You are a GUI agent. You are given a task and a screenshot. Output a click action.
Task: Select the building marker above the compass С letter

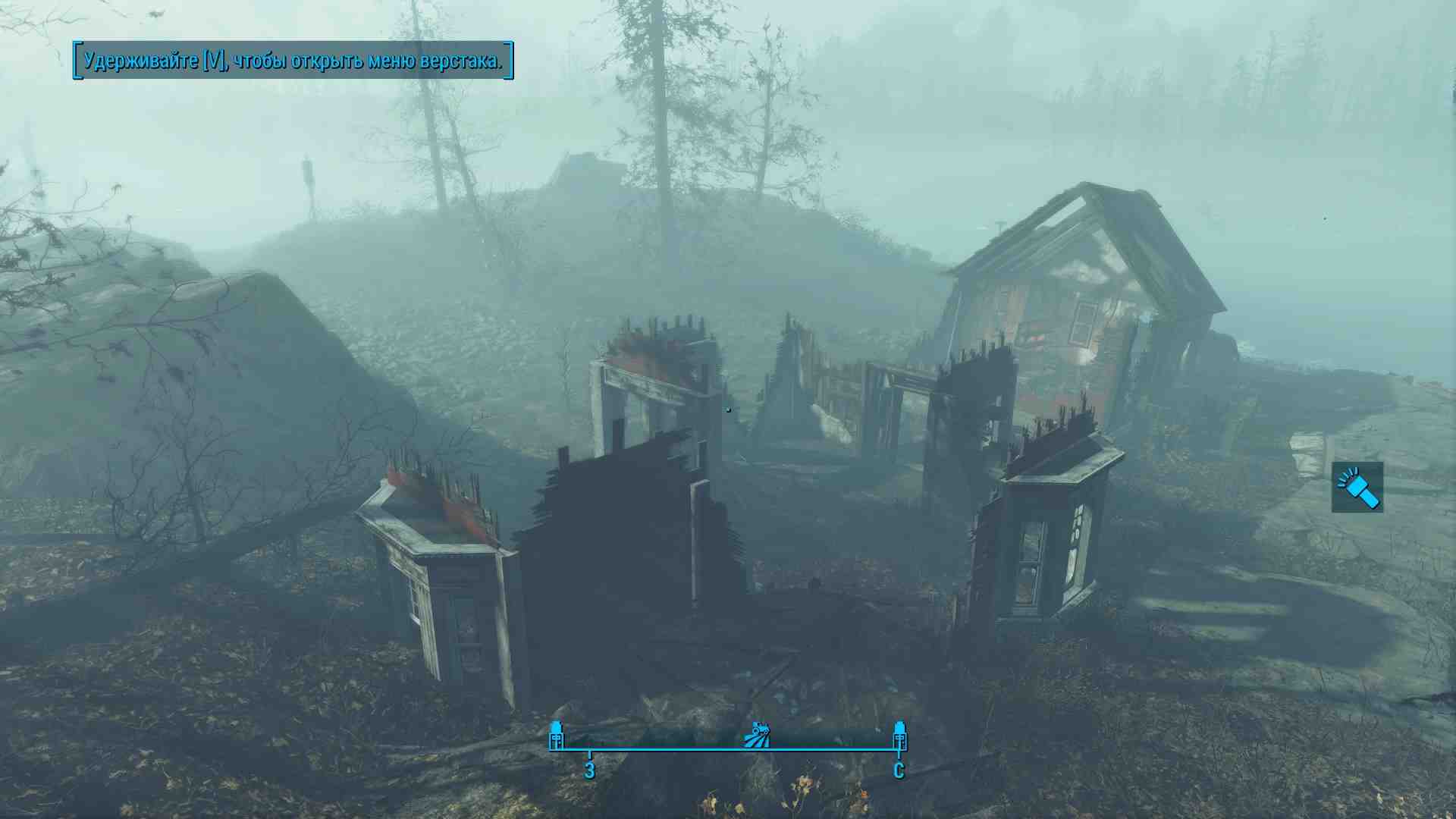(899, 735)
